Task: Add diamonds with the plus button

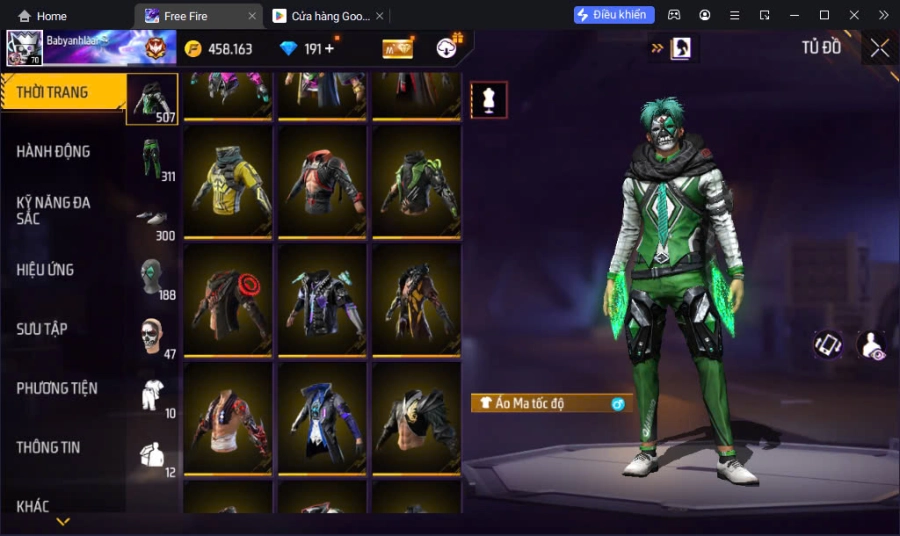Action: coord(329,49)
